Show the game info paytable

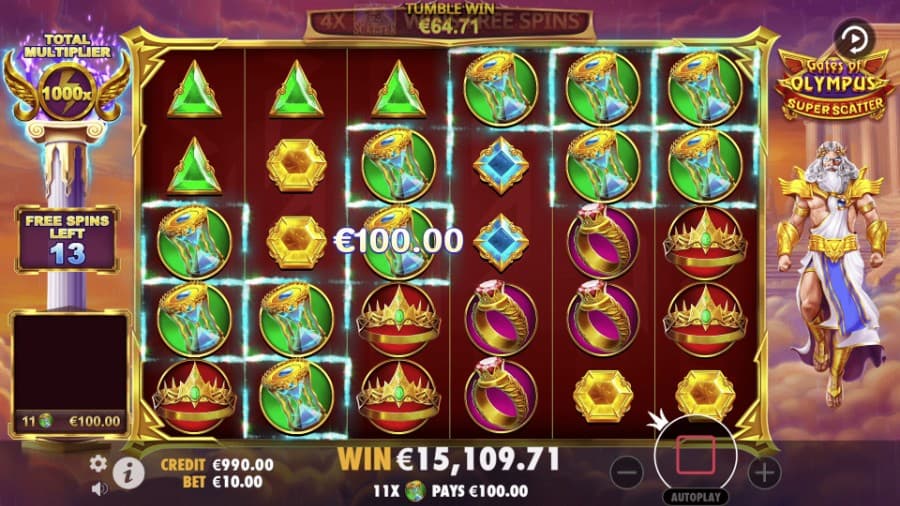tap(126, 473)
